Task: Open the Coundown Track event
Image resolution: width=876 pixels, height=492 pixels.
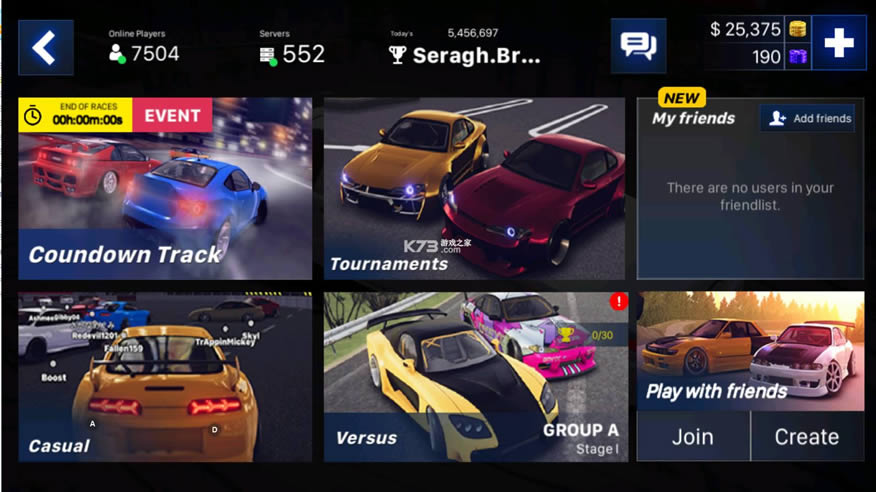Action: point(165,189)
